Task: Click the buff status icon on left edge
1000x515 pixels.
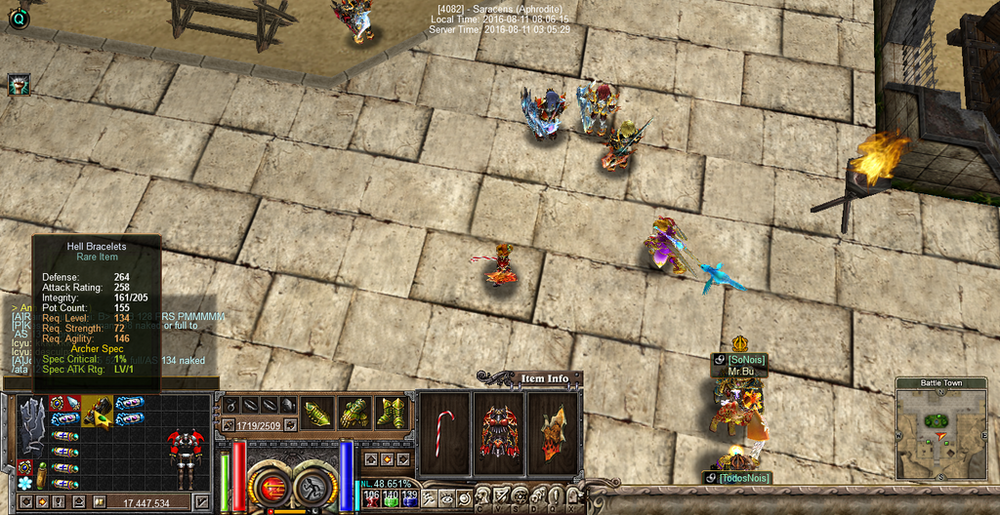Action: click(18, 84)
